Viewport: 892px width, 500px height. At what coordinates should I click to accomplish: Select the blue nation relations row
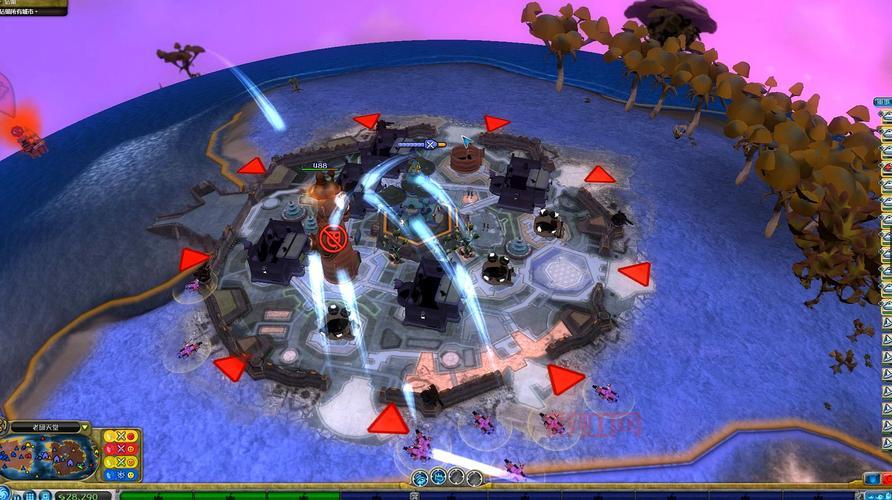tap(121, 474)
